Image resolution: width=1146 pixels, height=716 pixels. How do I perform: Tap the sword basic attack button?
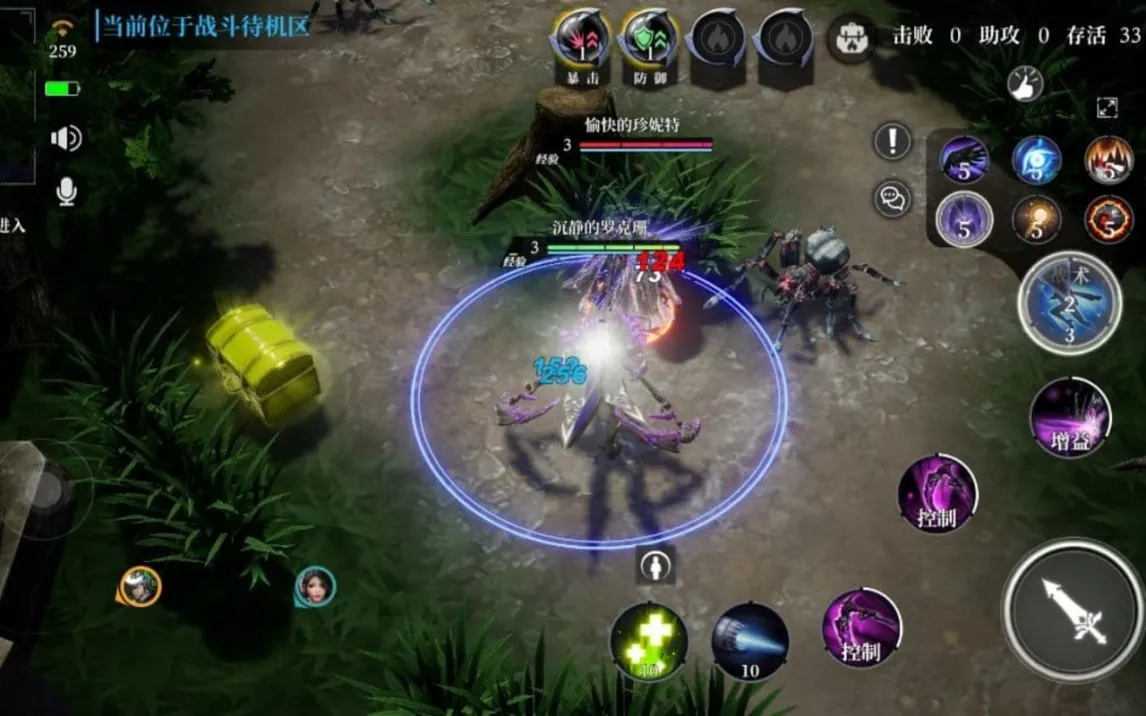click(1073, 611)
